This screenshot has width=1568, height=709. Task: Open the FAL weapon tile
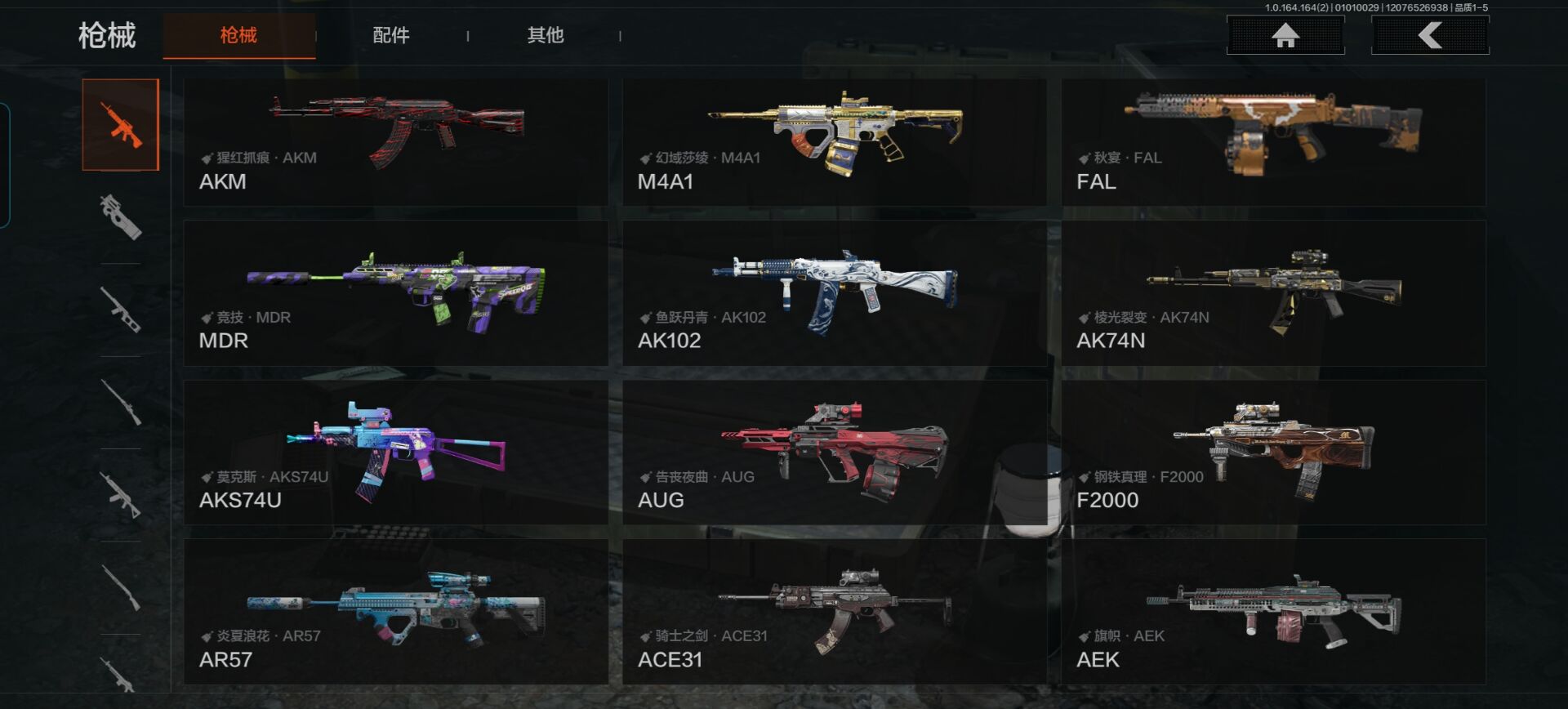[x=1273, y=142]
